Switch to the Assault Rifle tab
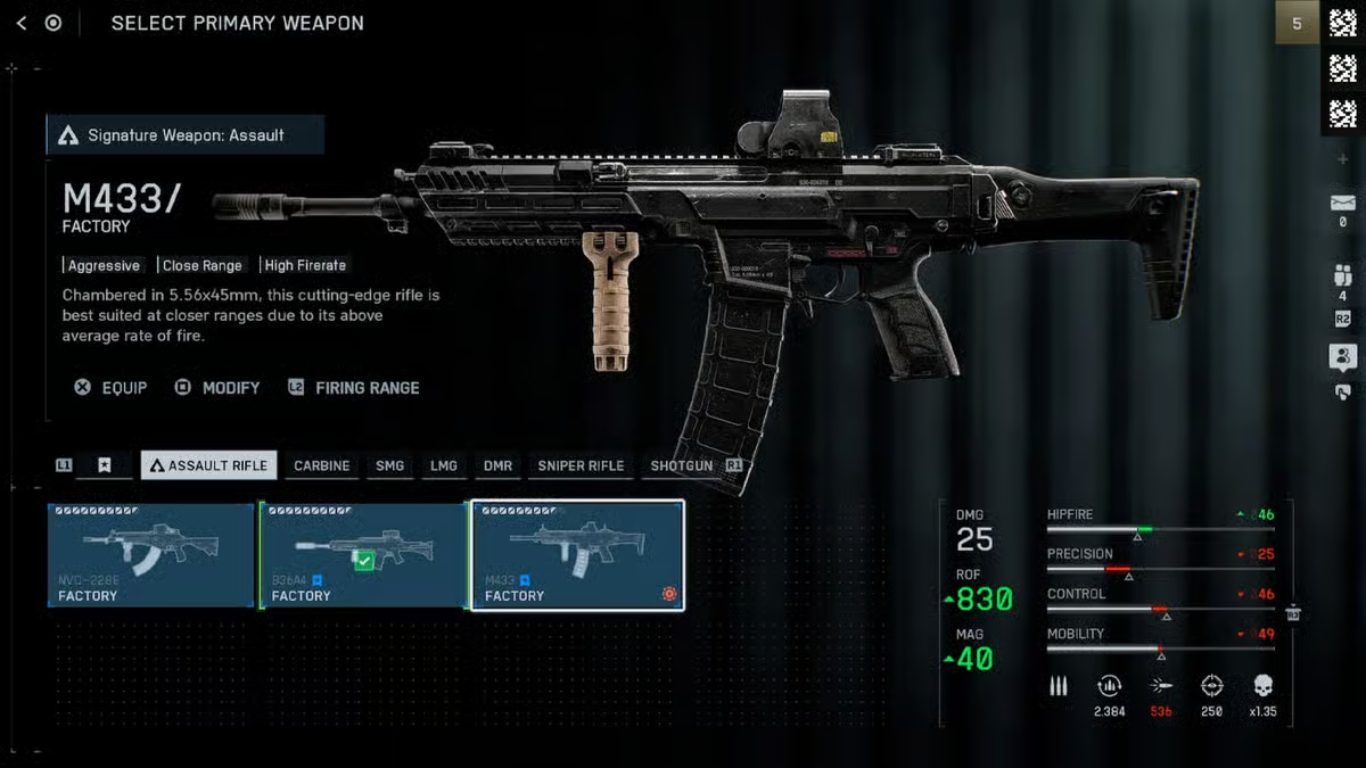 point(209,465)
